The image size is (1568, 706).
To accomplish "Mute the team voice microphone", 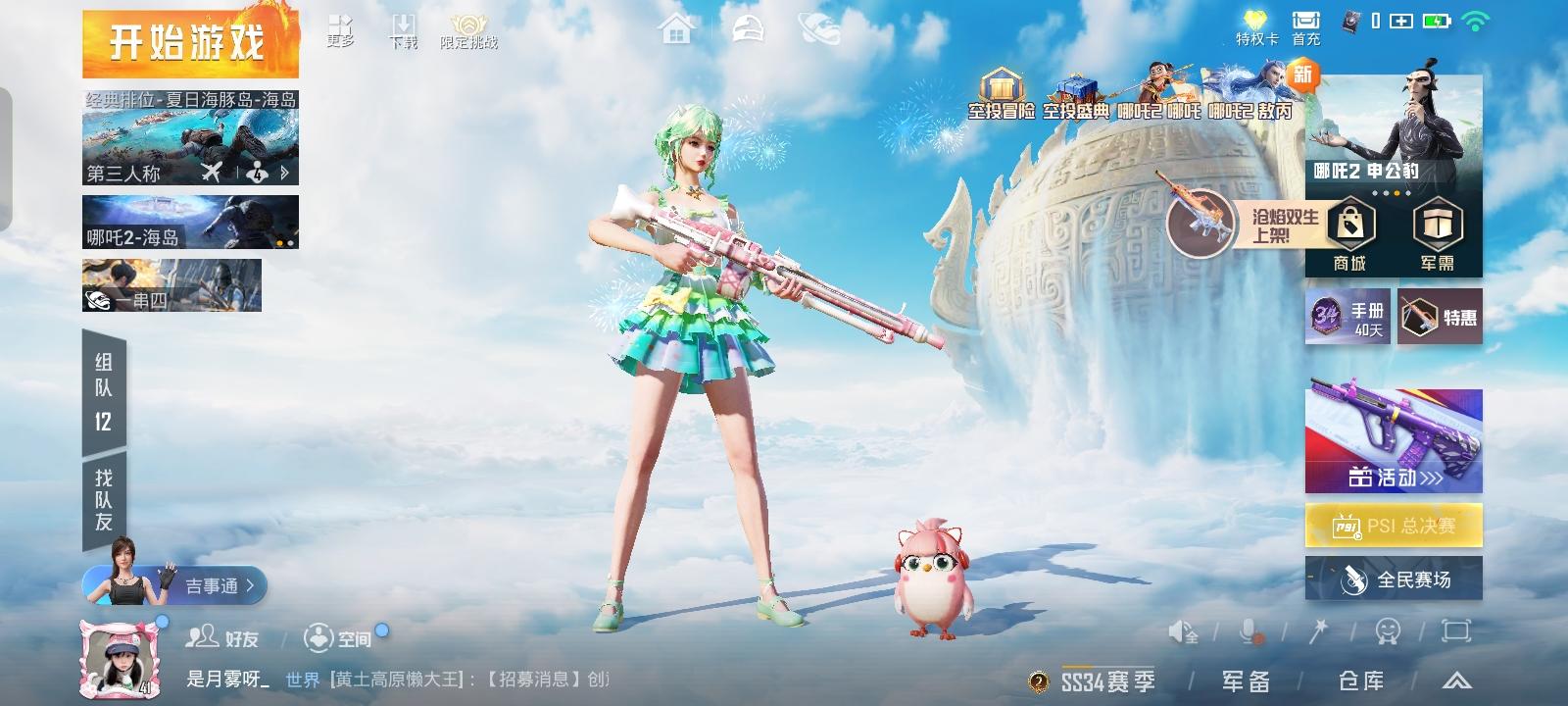I will [x=1248, y=632].
